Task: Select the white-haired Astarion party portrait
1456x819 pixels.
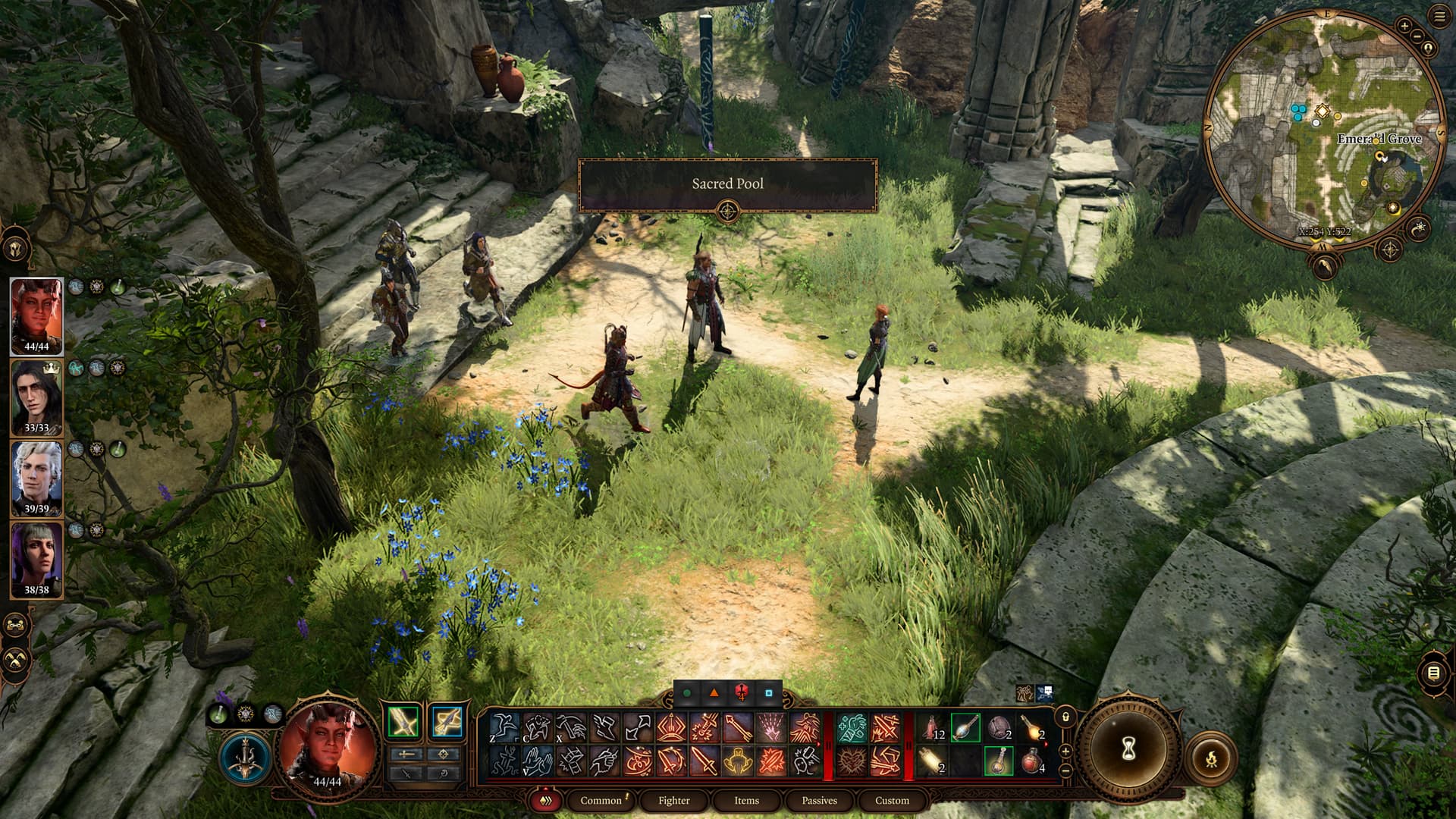Action: [x=36, y=479]
